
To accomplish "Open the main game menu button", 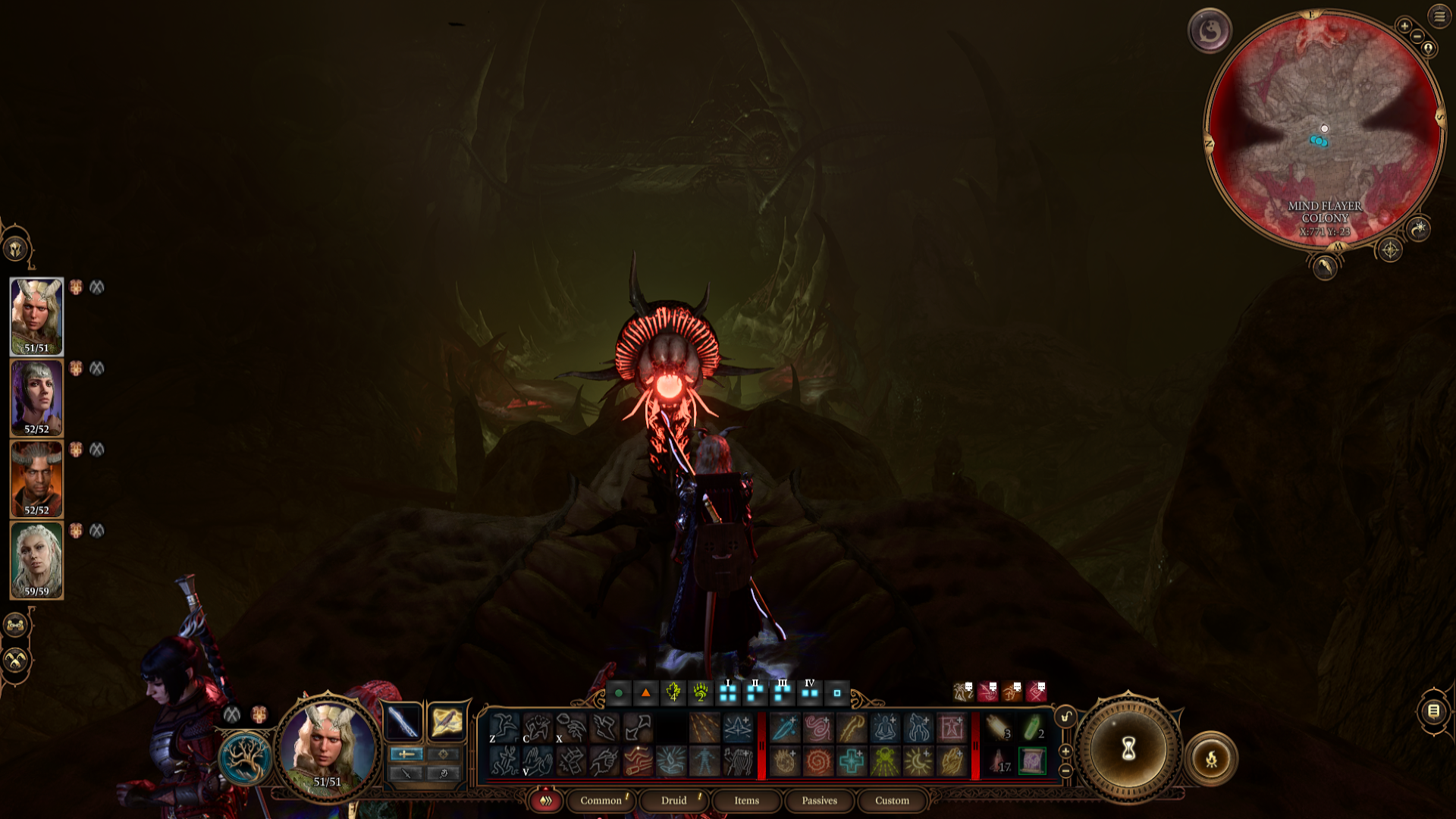I will [x=1439, y=16].
